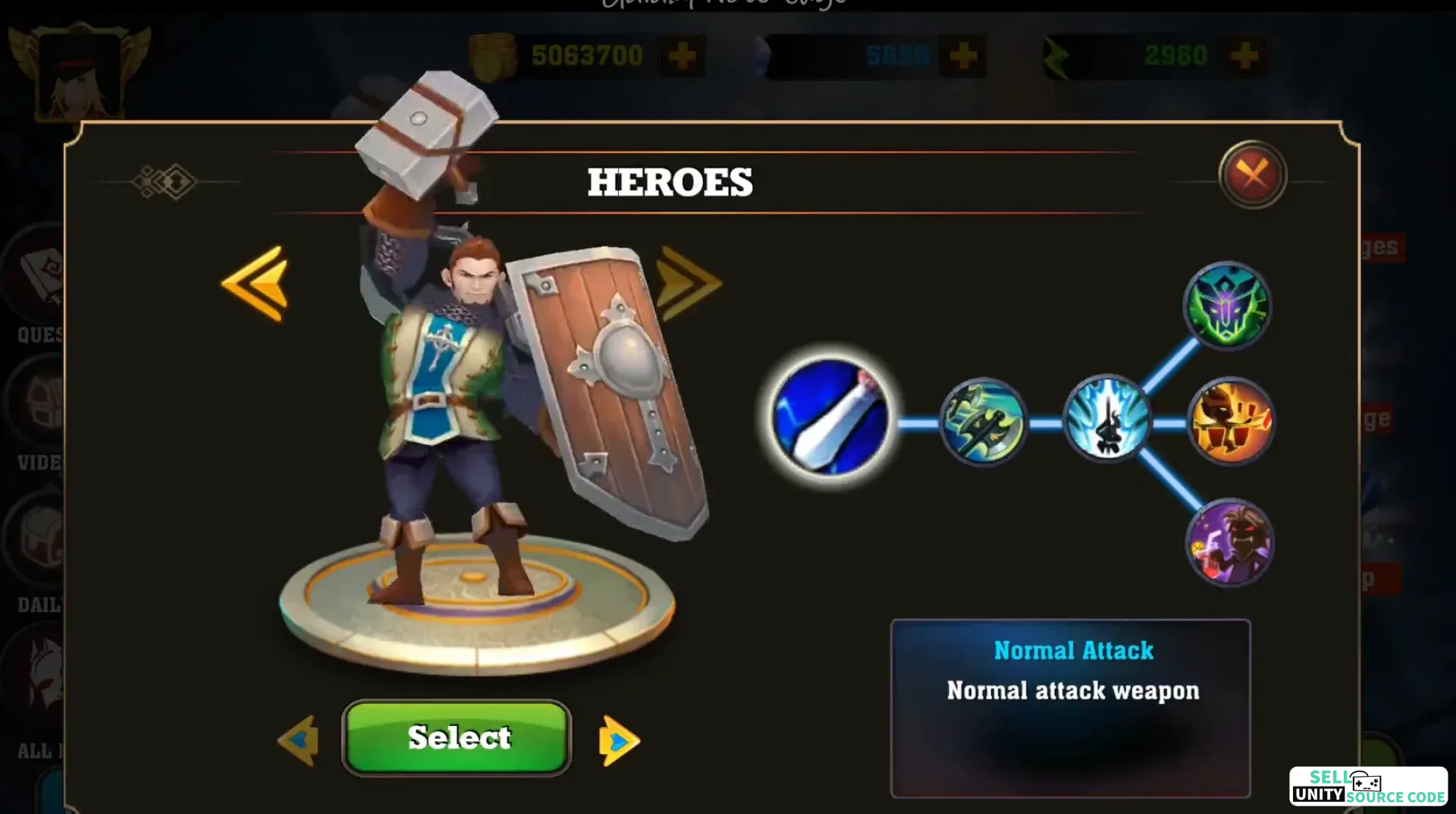Choose the glowing blue sword skill node
The image size is (1456, 814).
pos(1106,419)
